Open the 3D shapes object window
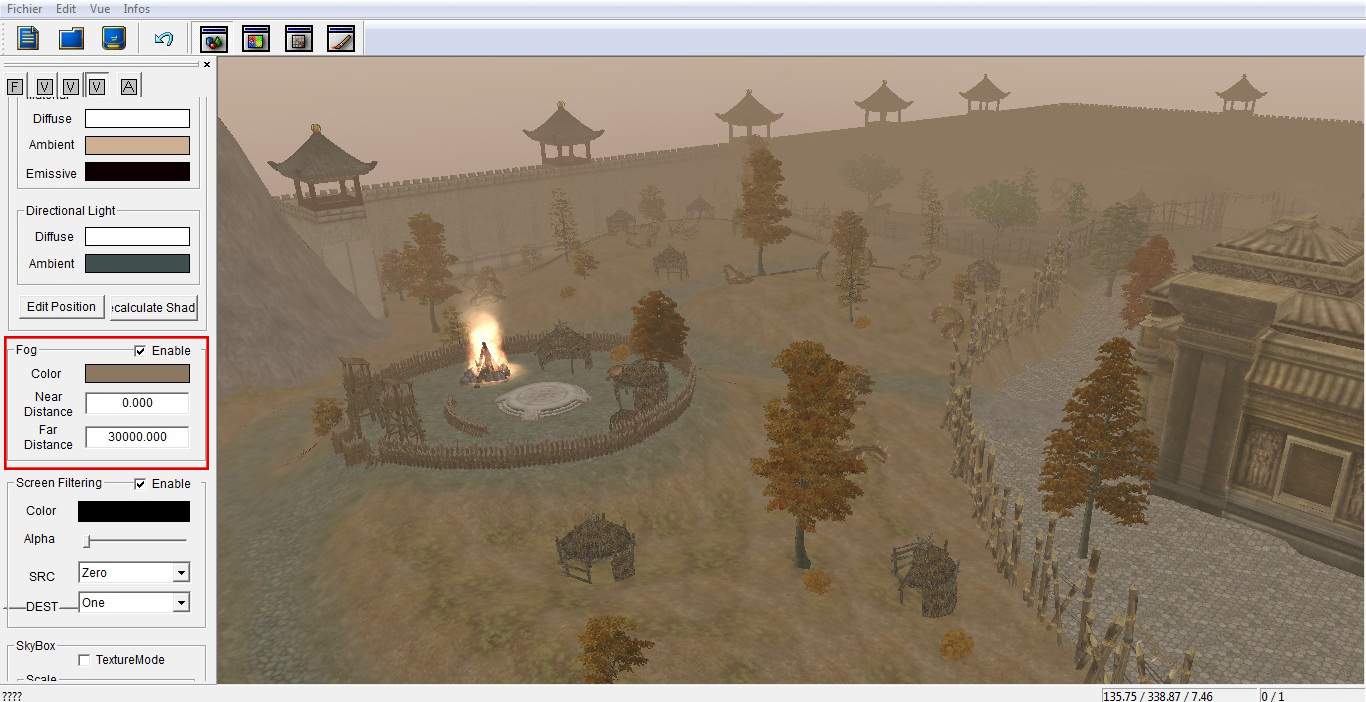The width and height of the screenshot is (1366, 702). tap(214, 39)
